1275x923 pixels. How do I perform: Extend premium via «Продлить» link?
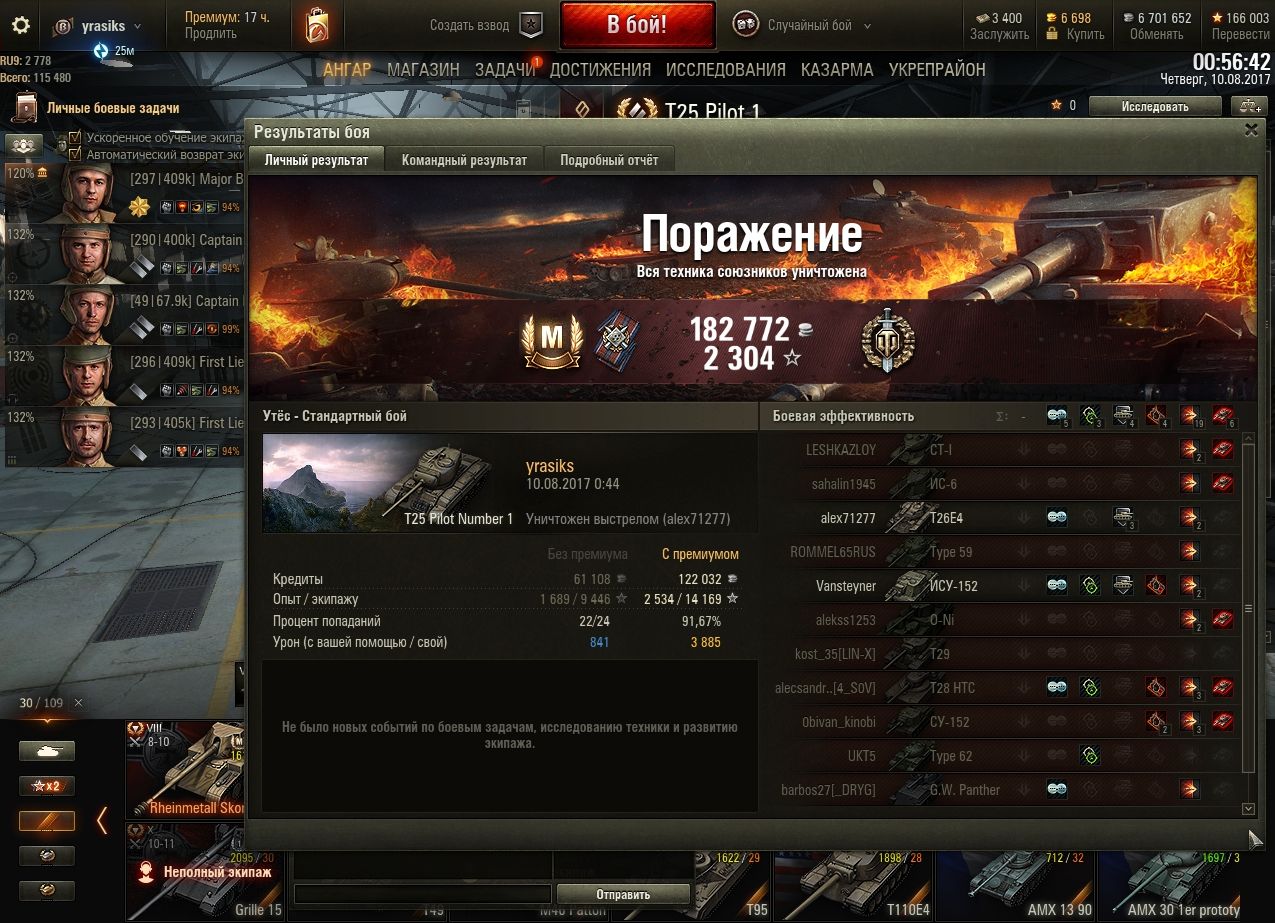(210, 34)
